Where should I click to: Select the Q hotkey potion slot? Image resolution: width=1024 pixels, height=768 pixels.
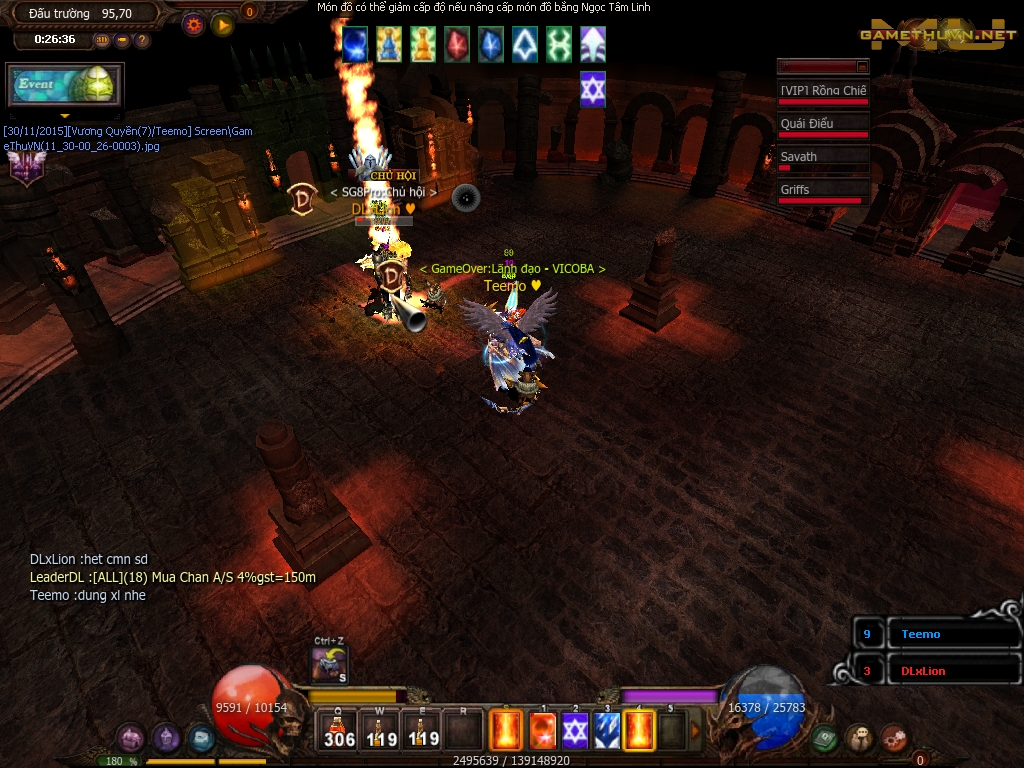[339, 730]
